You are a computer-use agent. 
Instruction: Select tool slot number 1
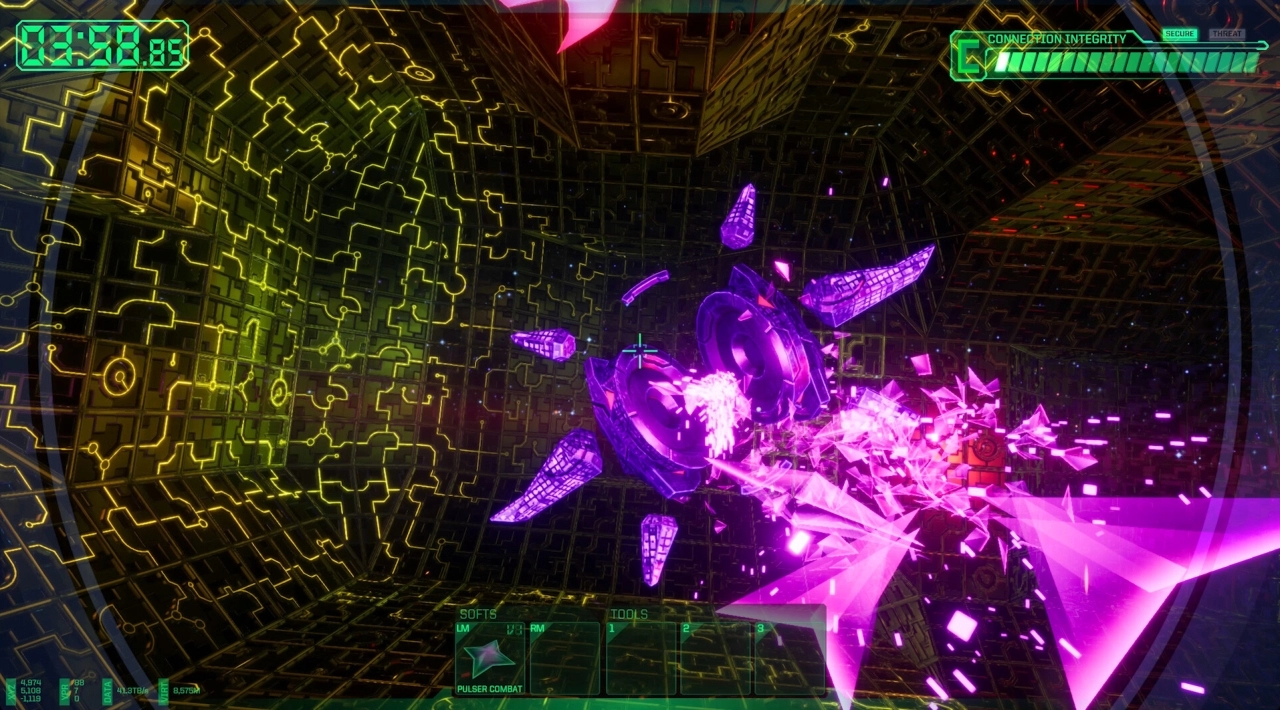[x=641, y=658]
